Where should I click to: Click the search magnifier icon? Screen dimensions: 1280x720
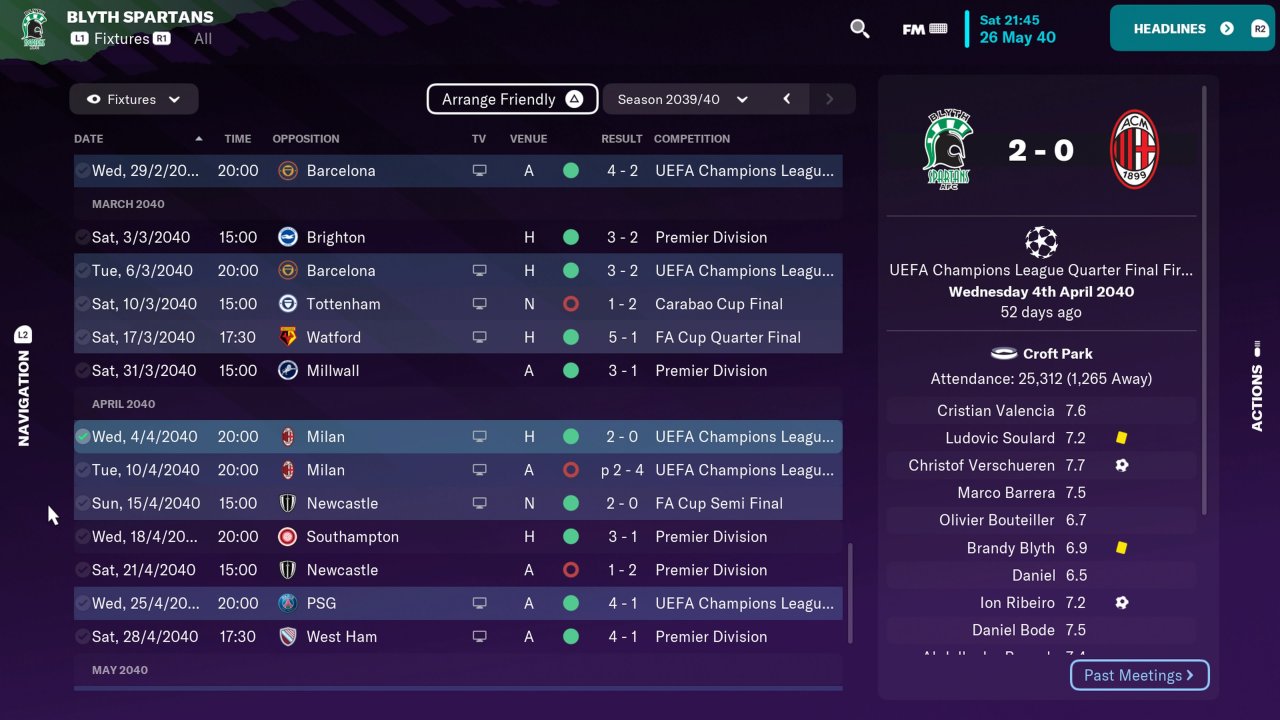click(859, 29)
